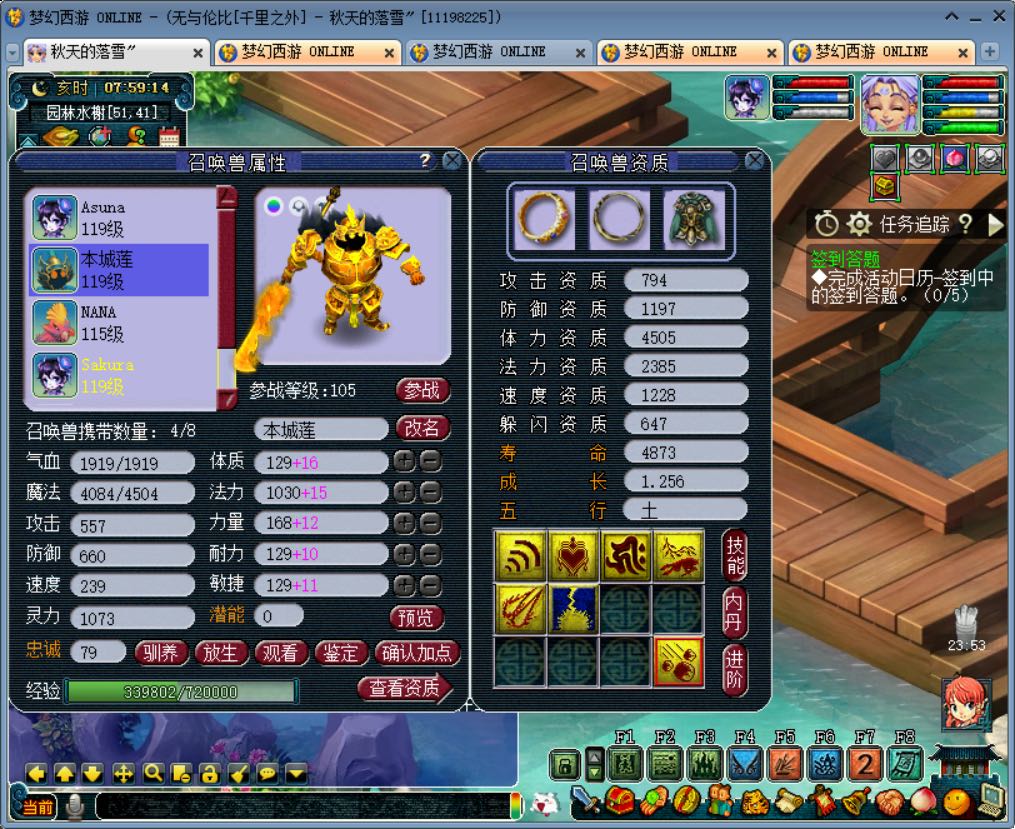This screenshot has height=829, width=1015.
Task: Close the 召唤兽资质 panel
Action: click(754, 161)
